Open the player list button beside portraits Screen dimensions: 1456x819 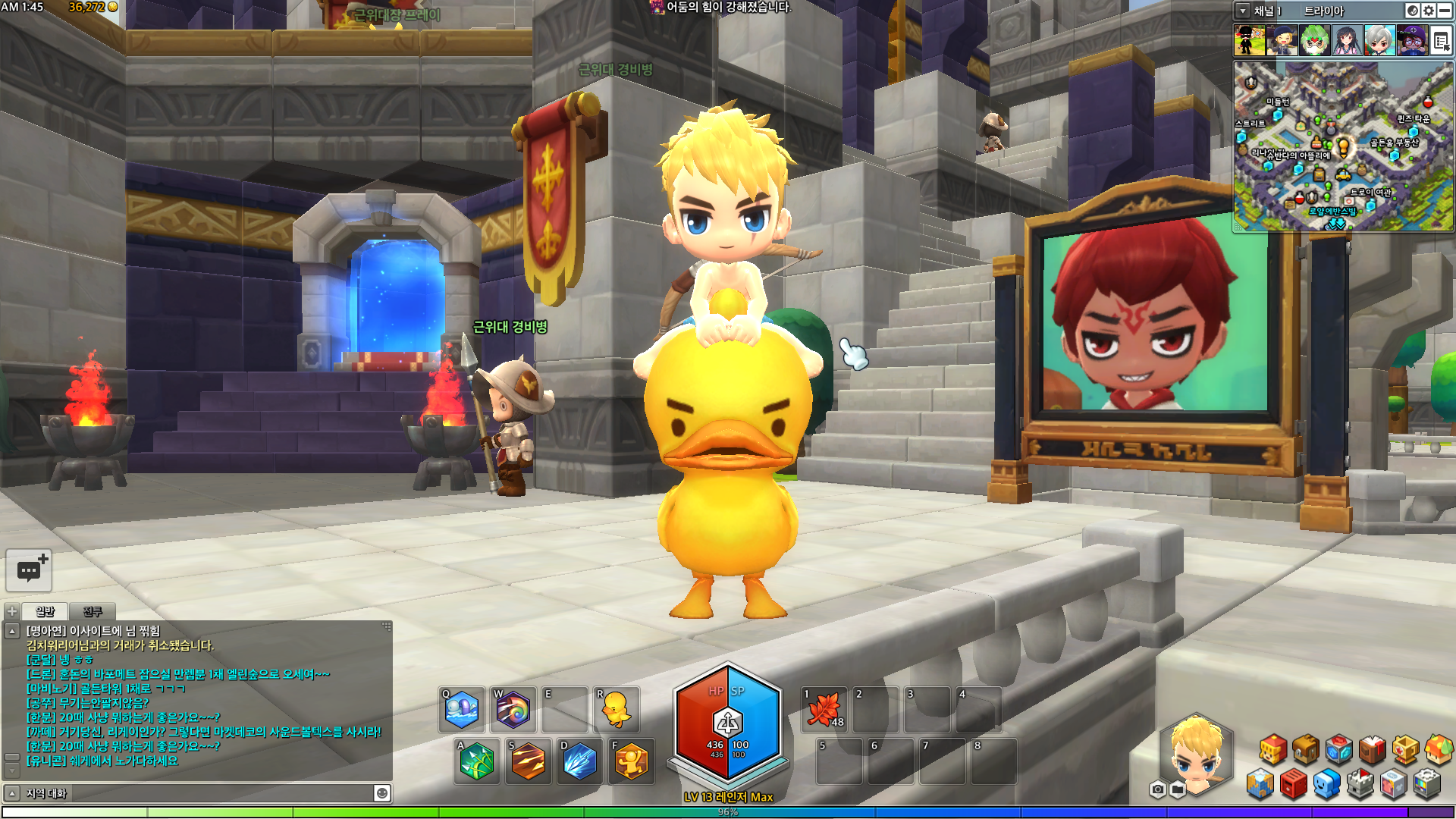click(1442, 41)
